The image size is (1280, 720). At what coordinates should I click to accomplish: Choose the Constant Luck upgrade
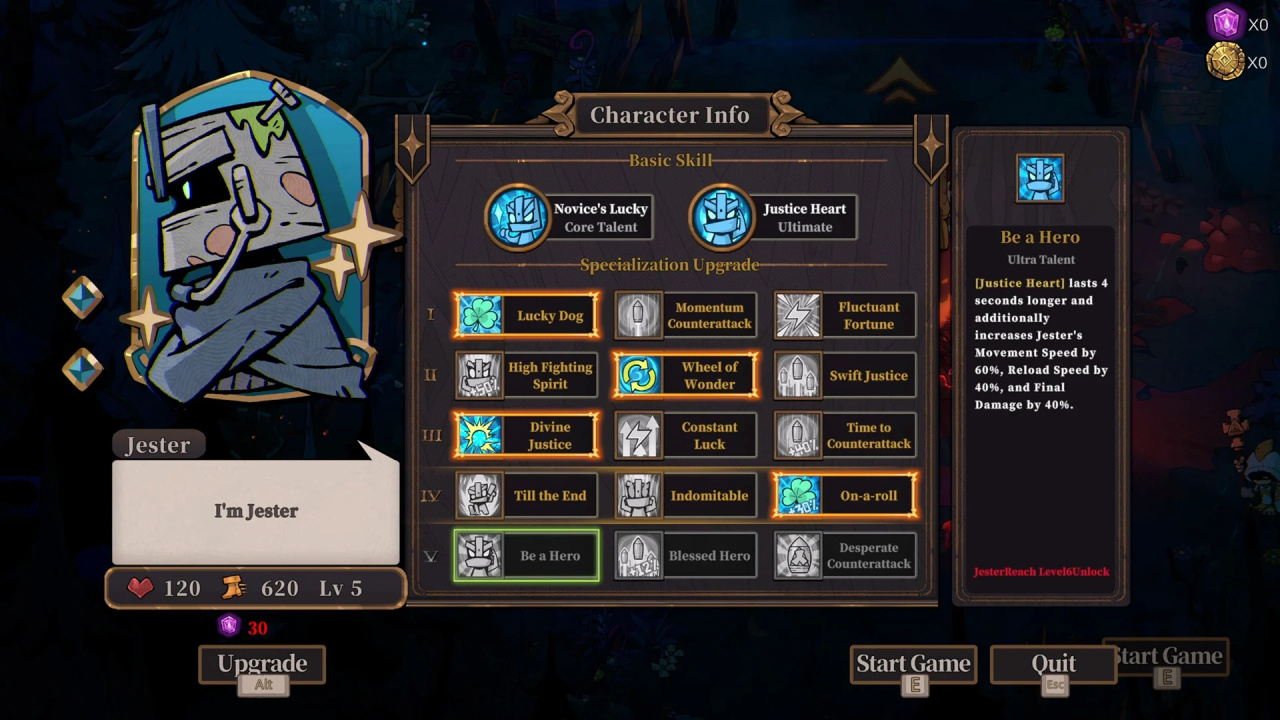click(686, 436)
